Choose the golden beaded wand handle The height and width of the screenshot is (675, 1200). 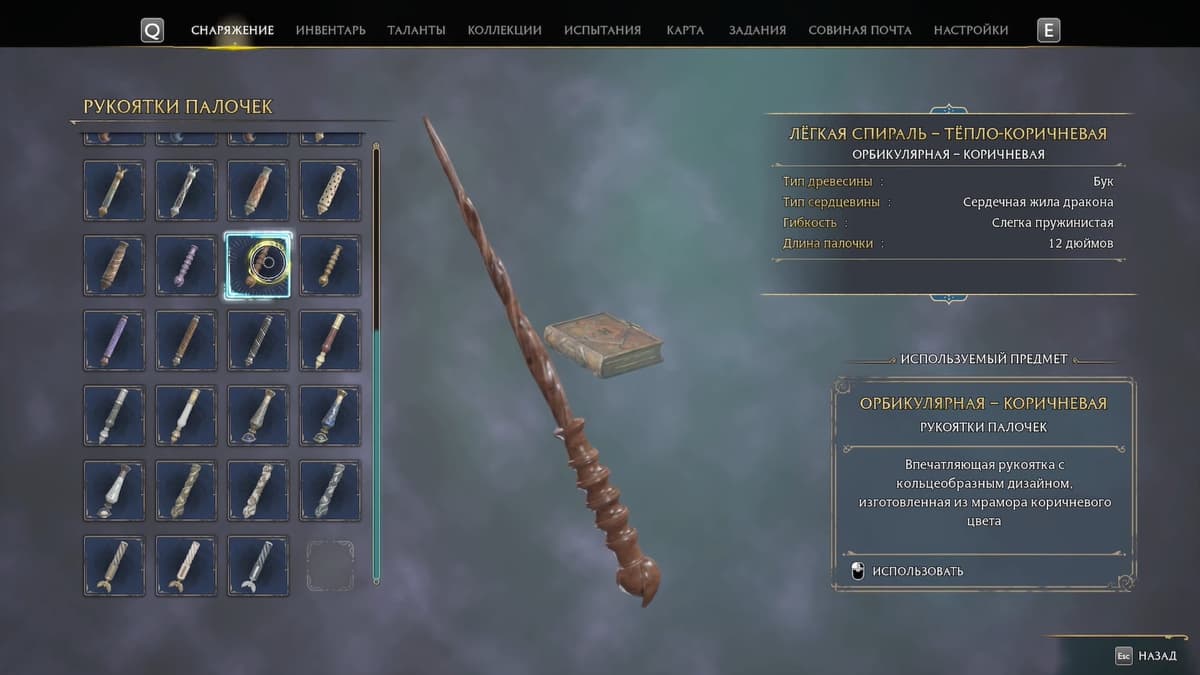point(330,265)
